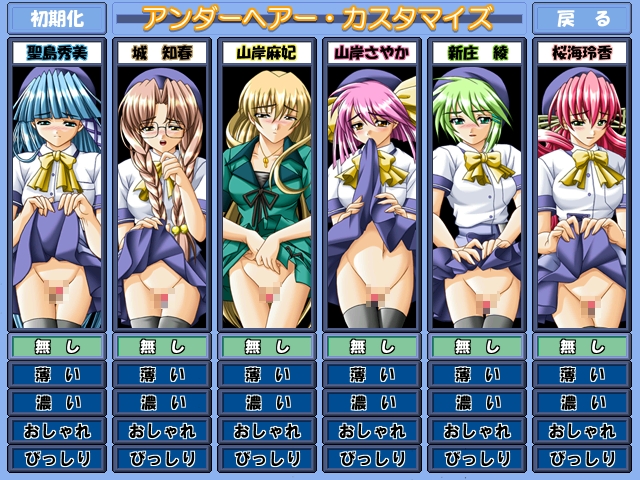Choose 薄い for 山岸さやか
640x480 pixels.
pos(371,375)
